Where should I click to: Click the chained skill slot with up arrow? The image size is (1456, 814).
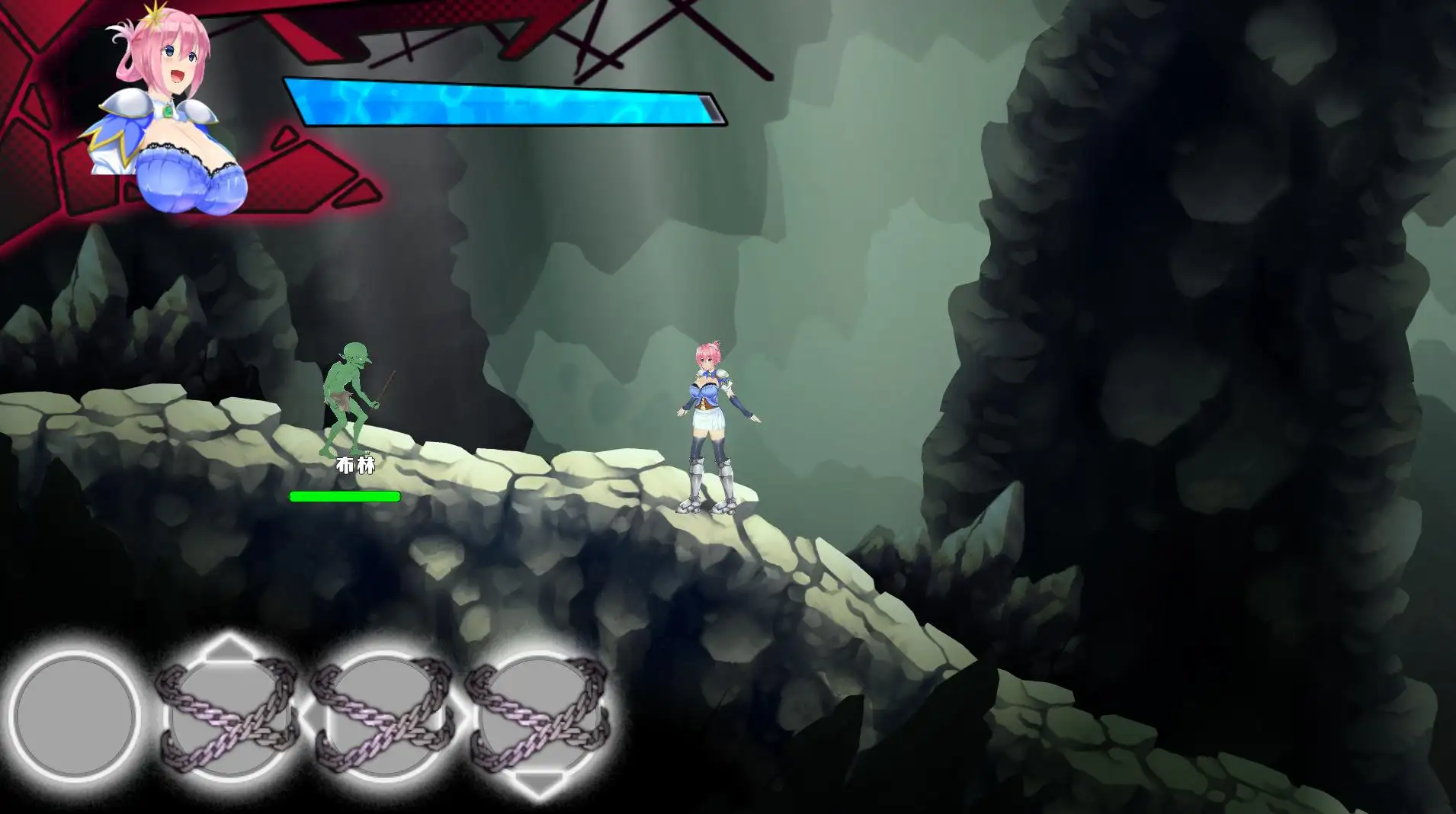point(227,715)
